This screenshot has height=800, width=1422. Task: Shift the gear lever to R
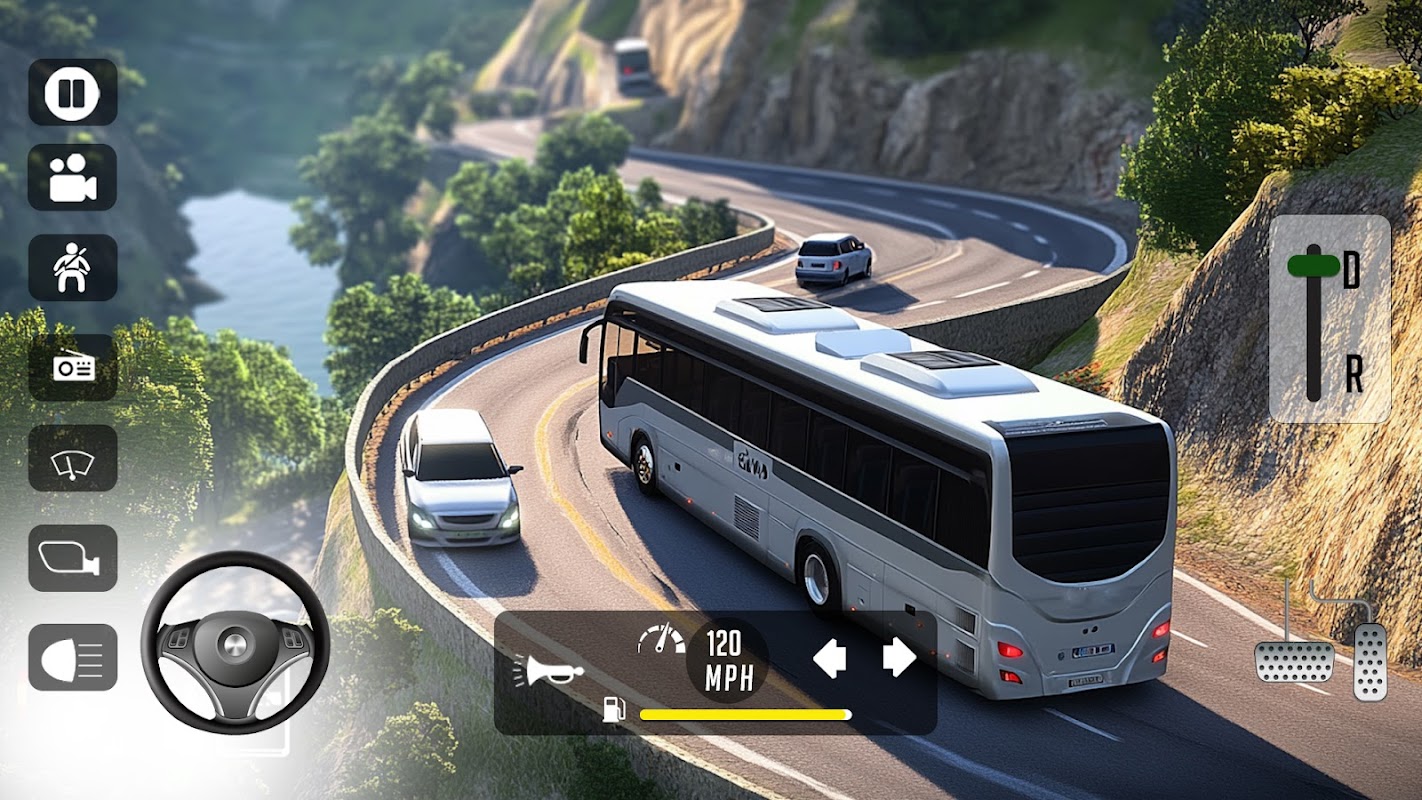[1353, 375]
